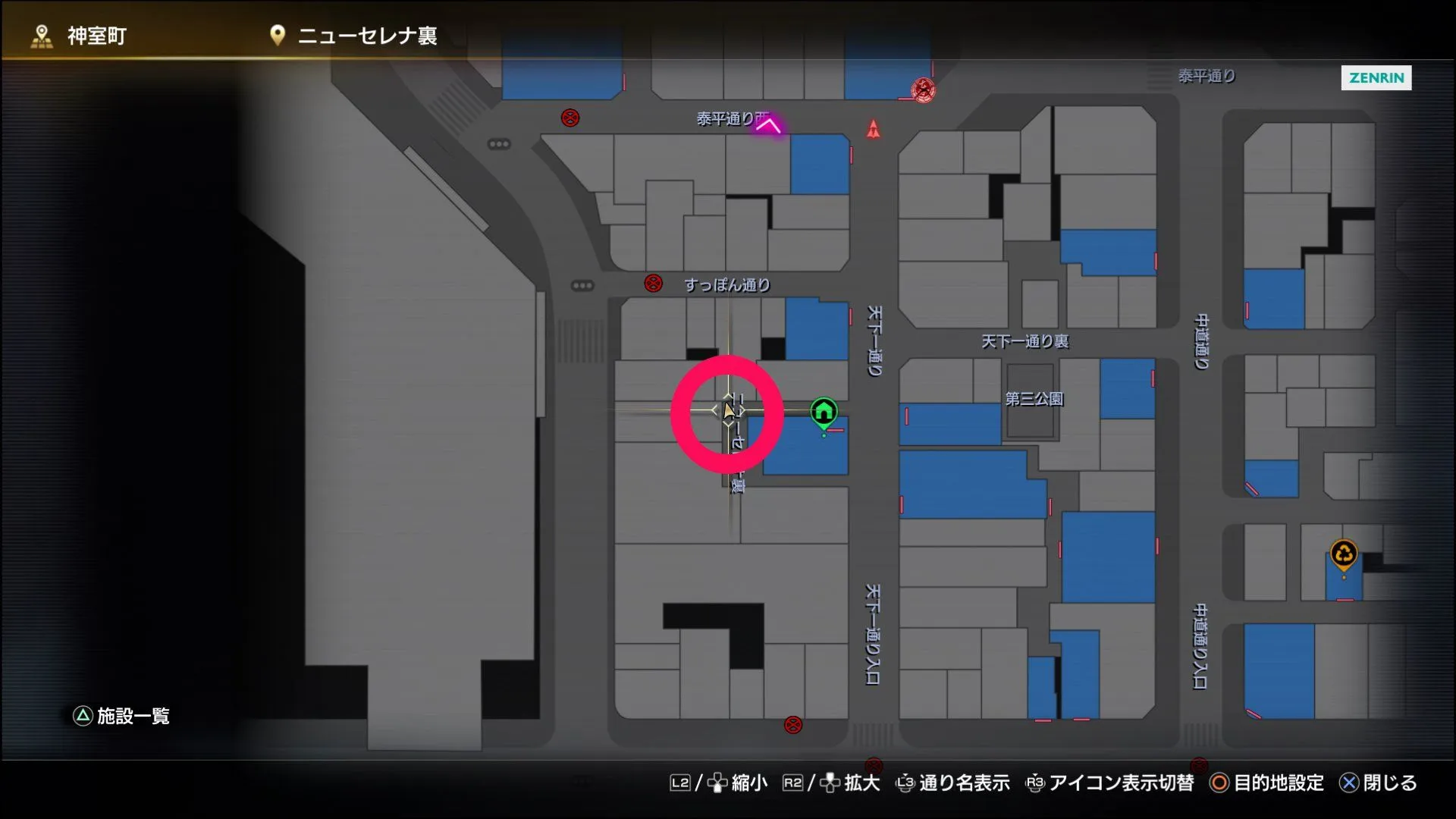
Task: Open the 施設一覧 facility list
Action: (x=121, y=716)
